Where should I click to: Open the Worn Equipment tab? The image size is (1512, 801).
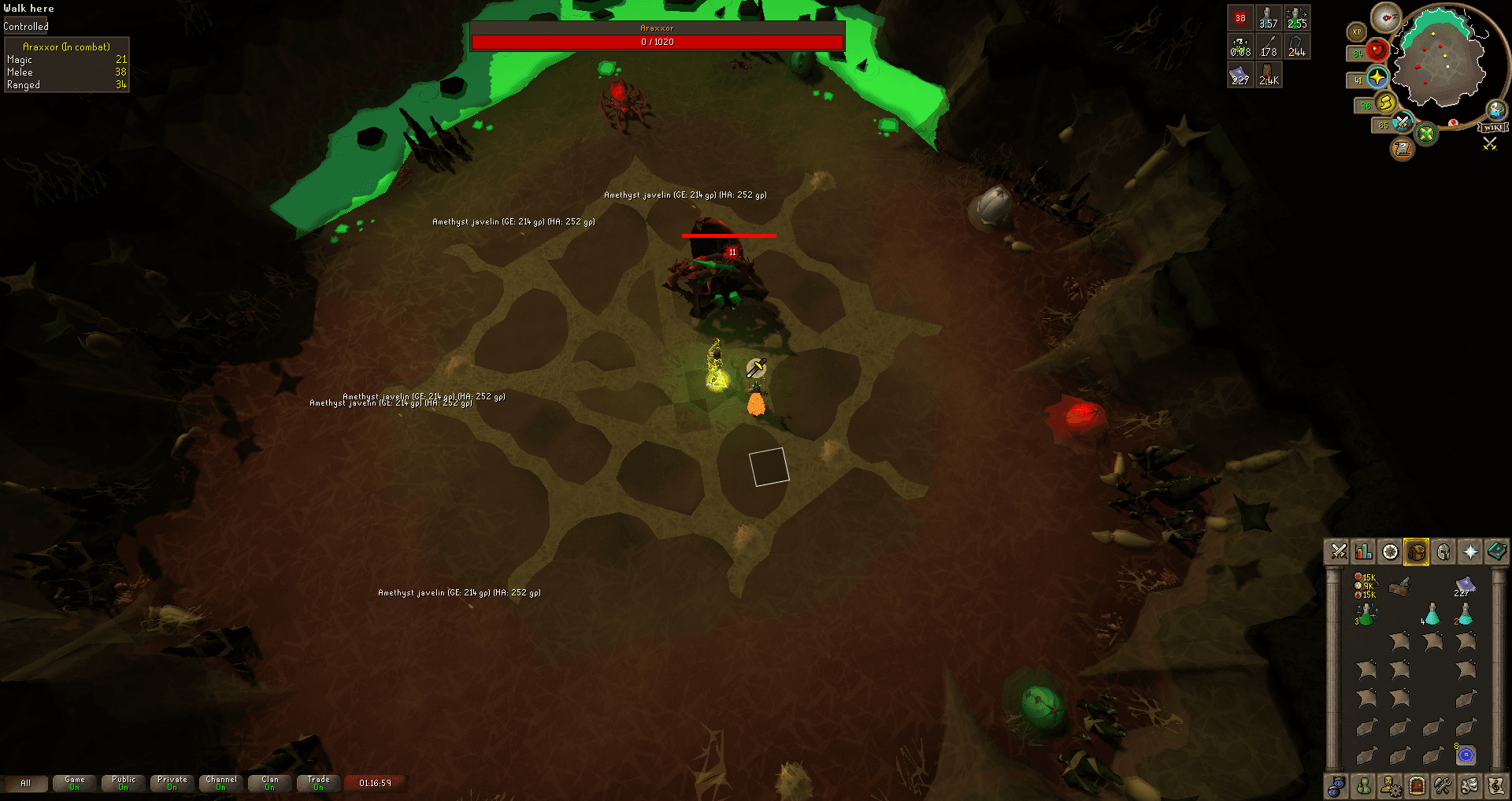click(1443, 551)
